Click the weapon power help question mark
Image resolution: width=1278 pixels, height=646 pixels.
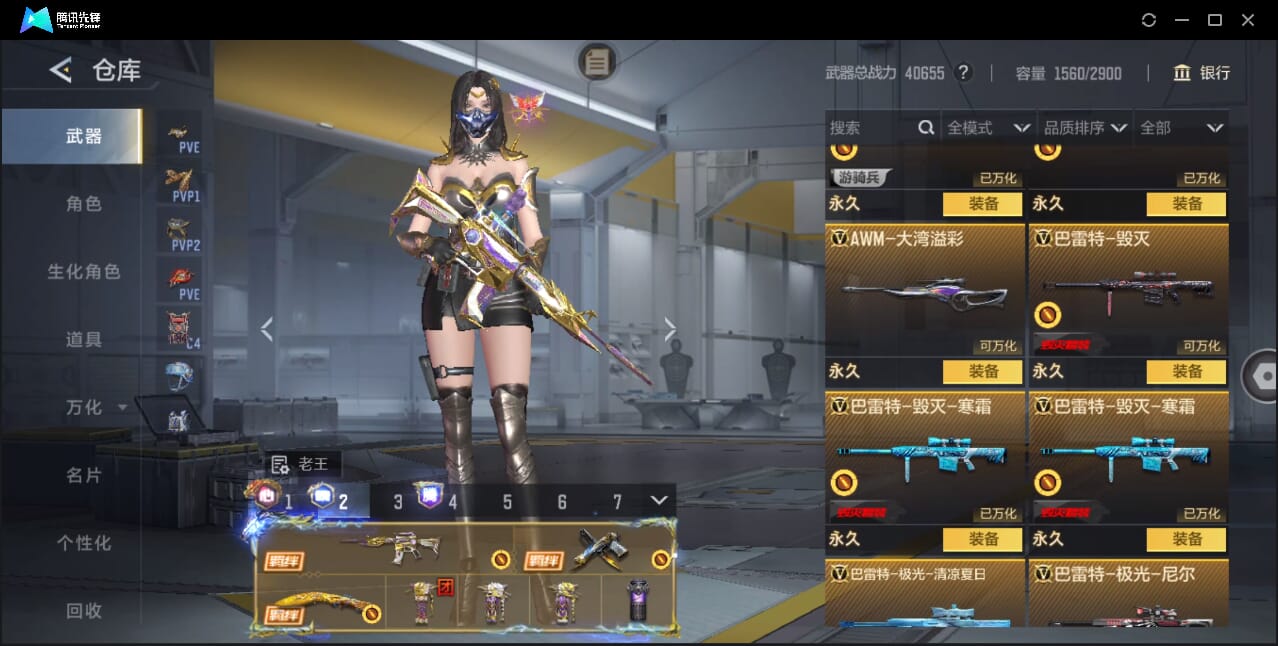[963, 73]
